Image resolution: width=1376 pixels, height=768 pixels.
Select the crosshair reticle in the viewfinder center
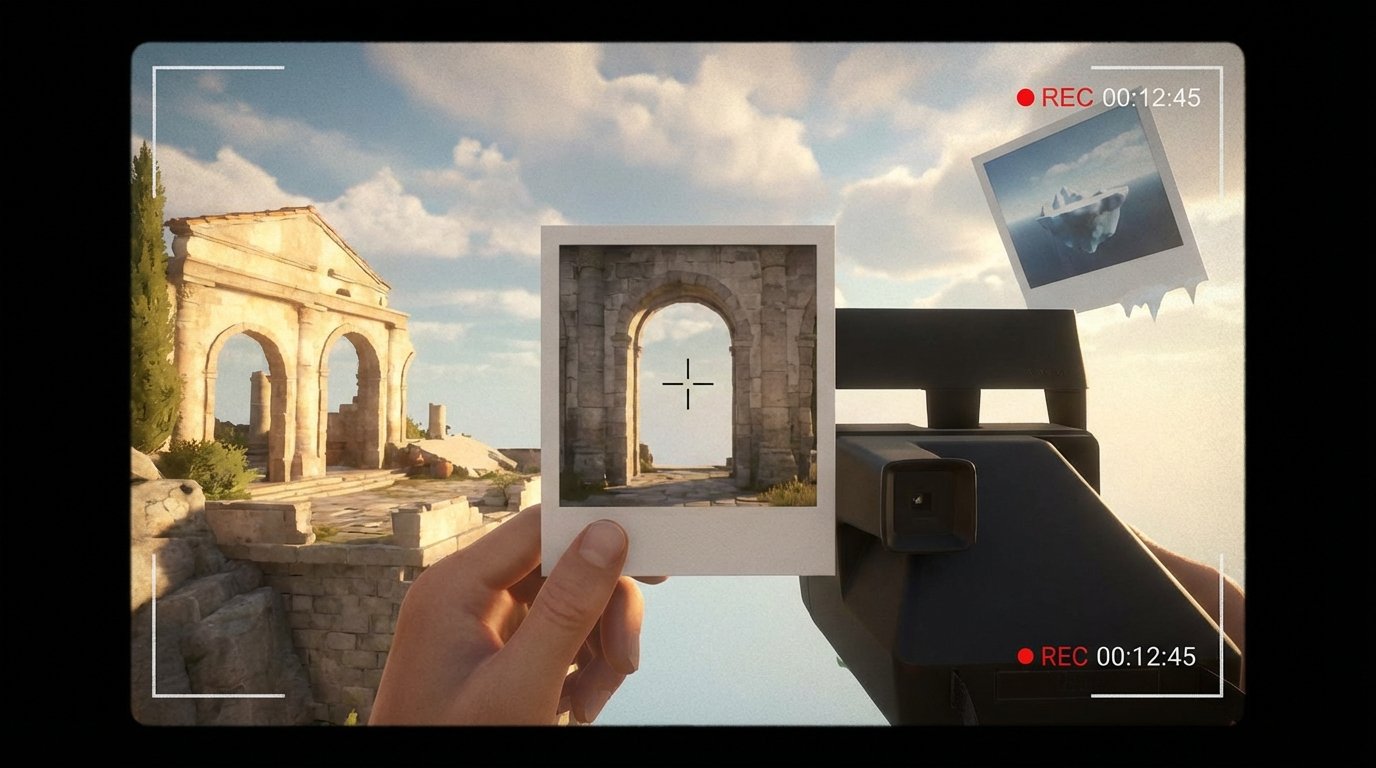[687, 385]
